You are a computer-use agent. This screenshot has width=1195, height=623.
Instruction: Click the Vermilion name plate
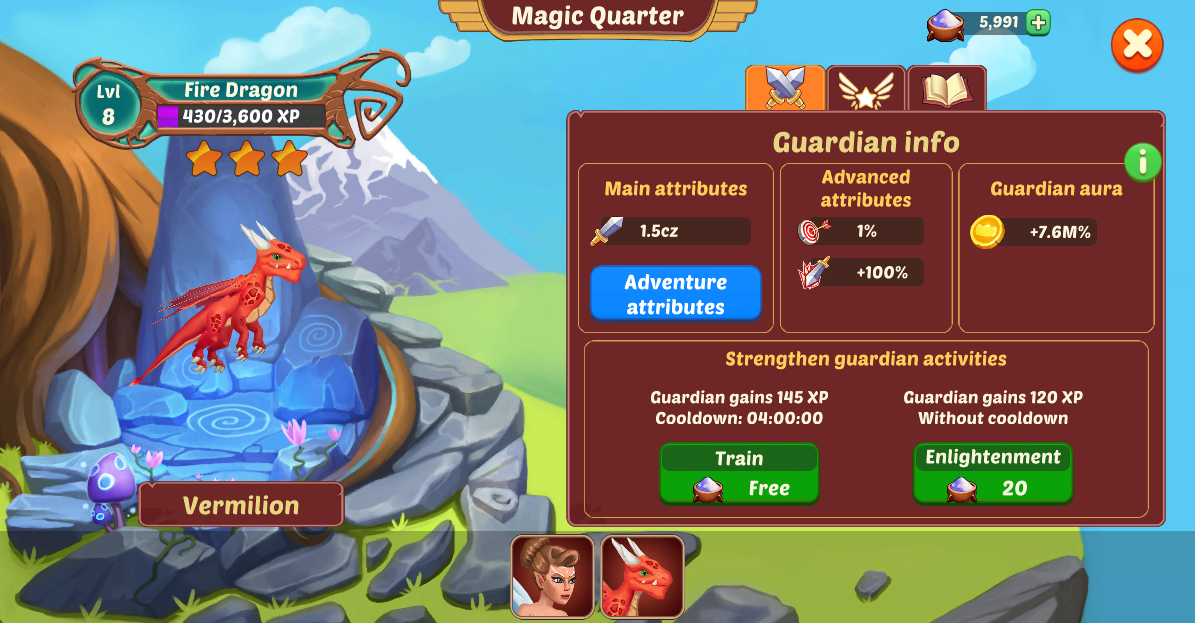click(241, 505)
